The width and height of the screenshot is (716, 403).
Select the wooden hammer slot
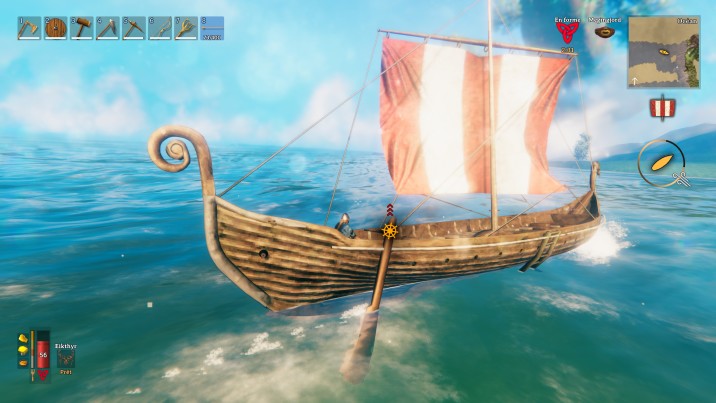coord(81,28)
